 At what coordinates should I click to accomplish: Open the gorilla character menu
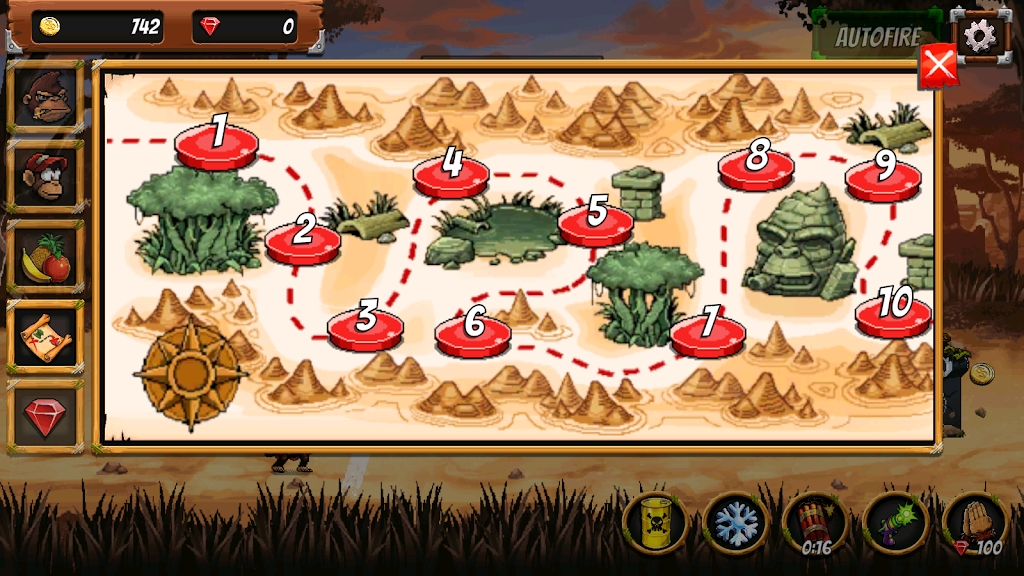pyautogui.click(x=45, y=96)
